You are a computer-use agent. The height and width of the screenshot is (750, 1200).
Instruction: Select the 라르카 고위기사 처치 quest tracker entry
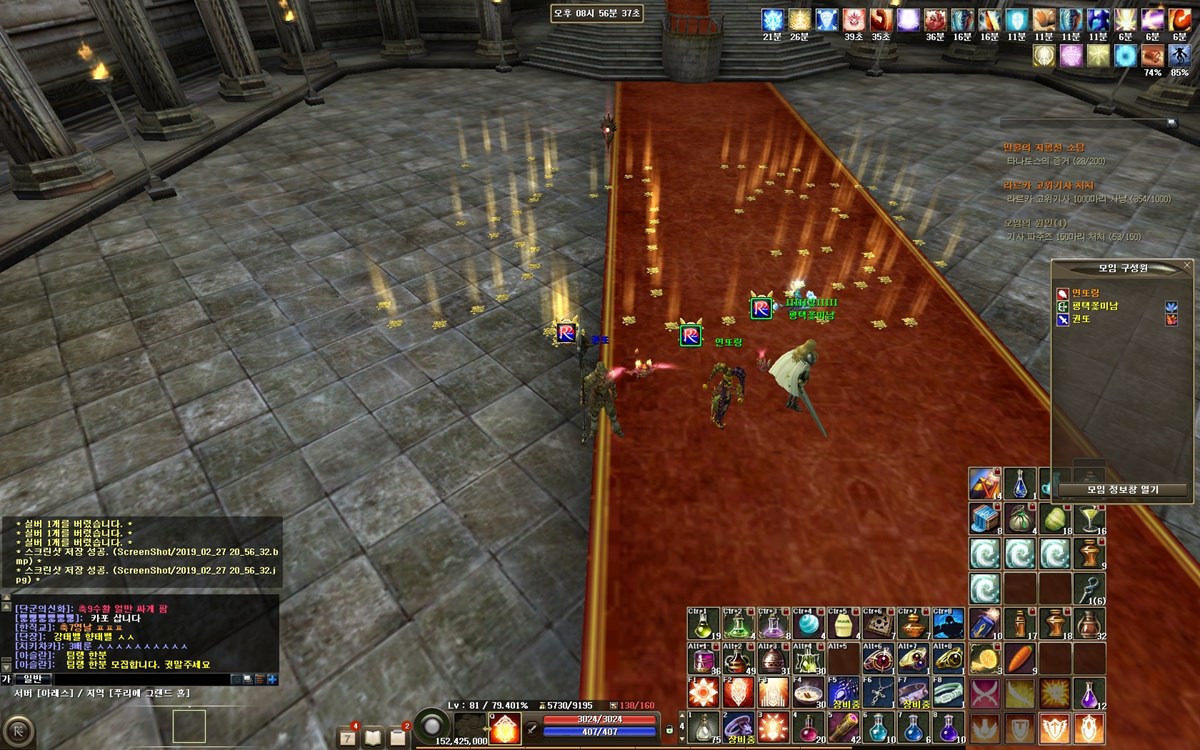coord(1049,186)
